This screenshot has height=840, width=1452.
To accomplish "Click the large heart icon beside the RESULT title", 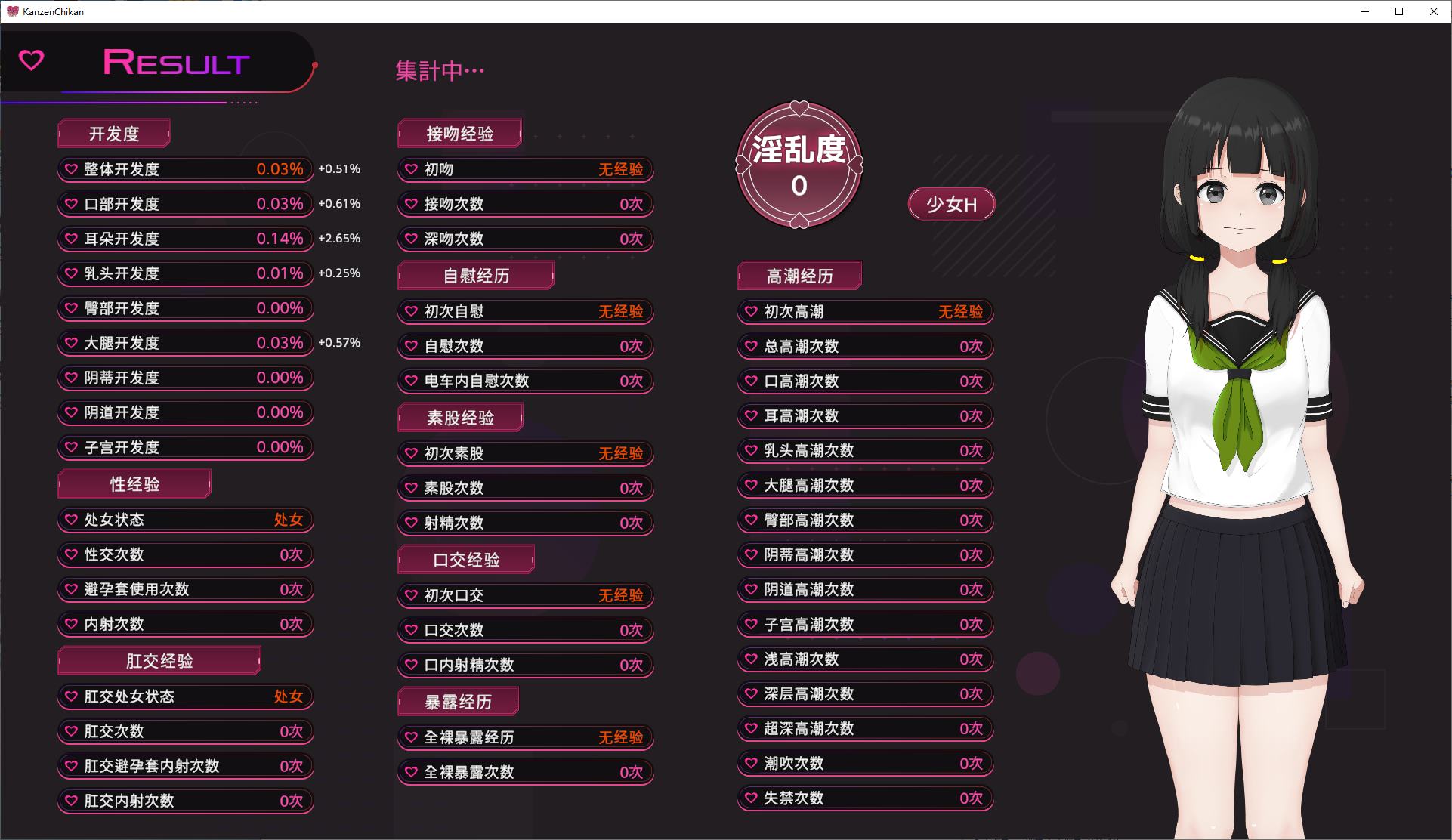I will [x=30, y=61].
